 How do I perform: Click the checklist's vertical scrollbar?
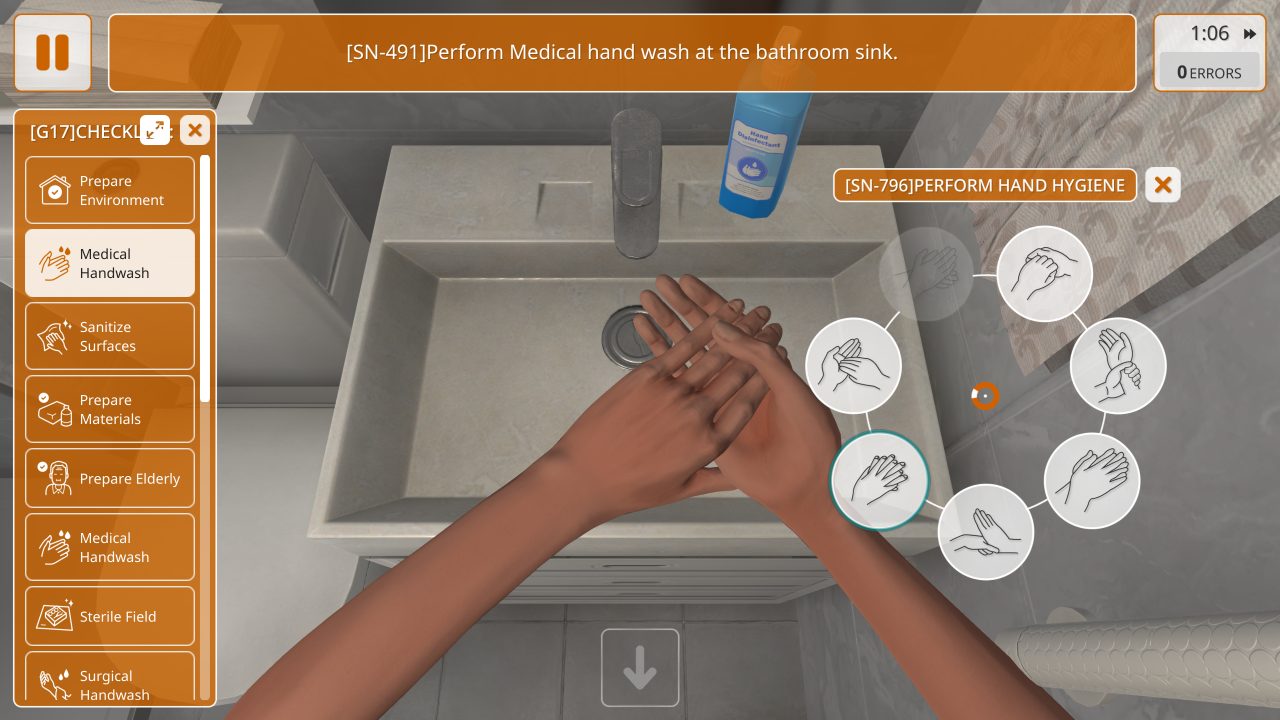pyautogui.click(x=205, y=280)
